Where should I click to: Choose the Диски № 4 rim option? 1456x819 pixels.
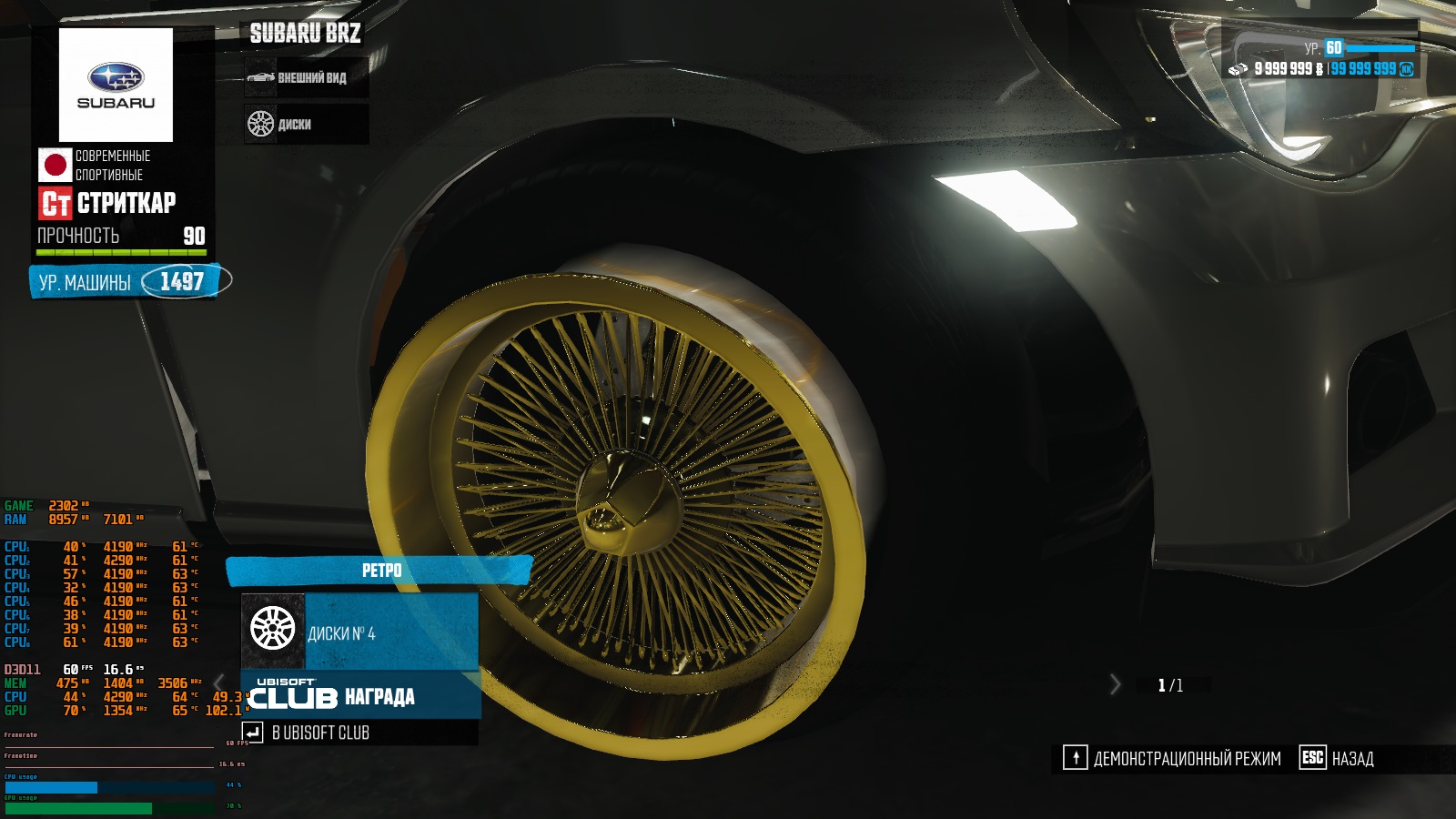[359, 632]
